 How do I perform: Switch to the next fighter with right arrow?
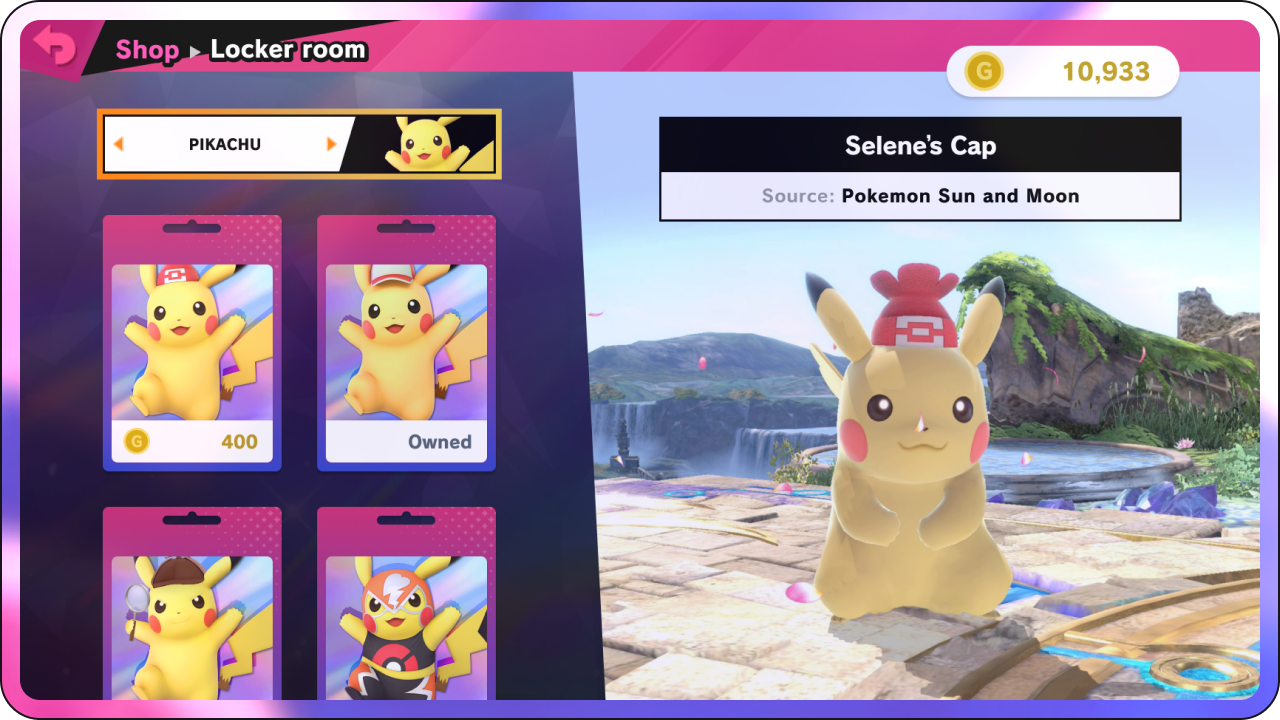(x=332, y=144)
